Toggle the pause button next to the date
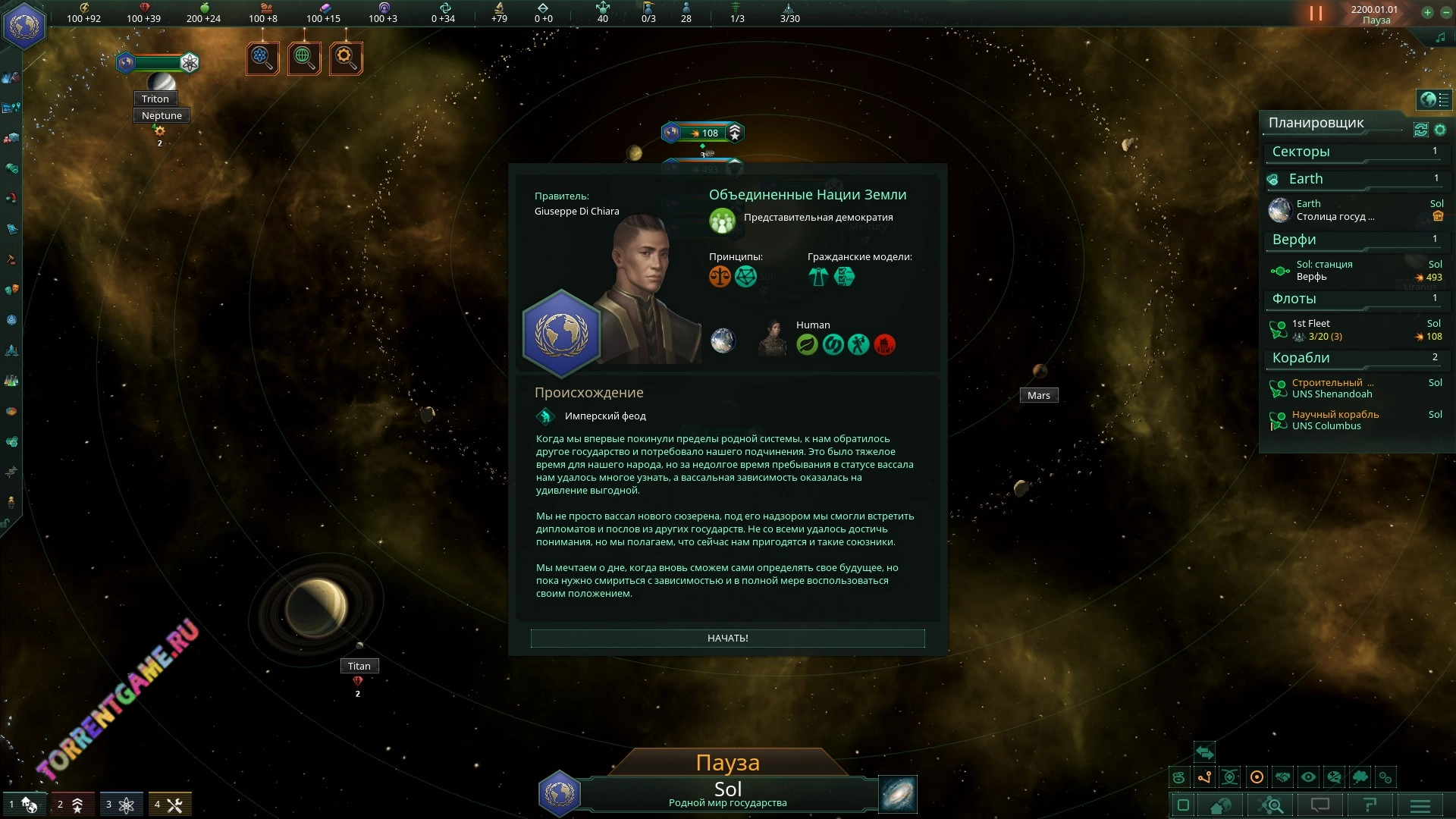The image size is (1456, 819). (1316, 14)
